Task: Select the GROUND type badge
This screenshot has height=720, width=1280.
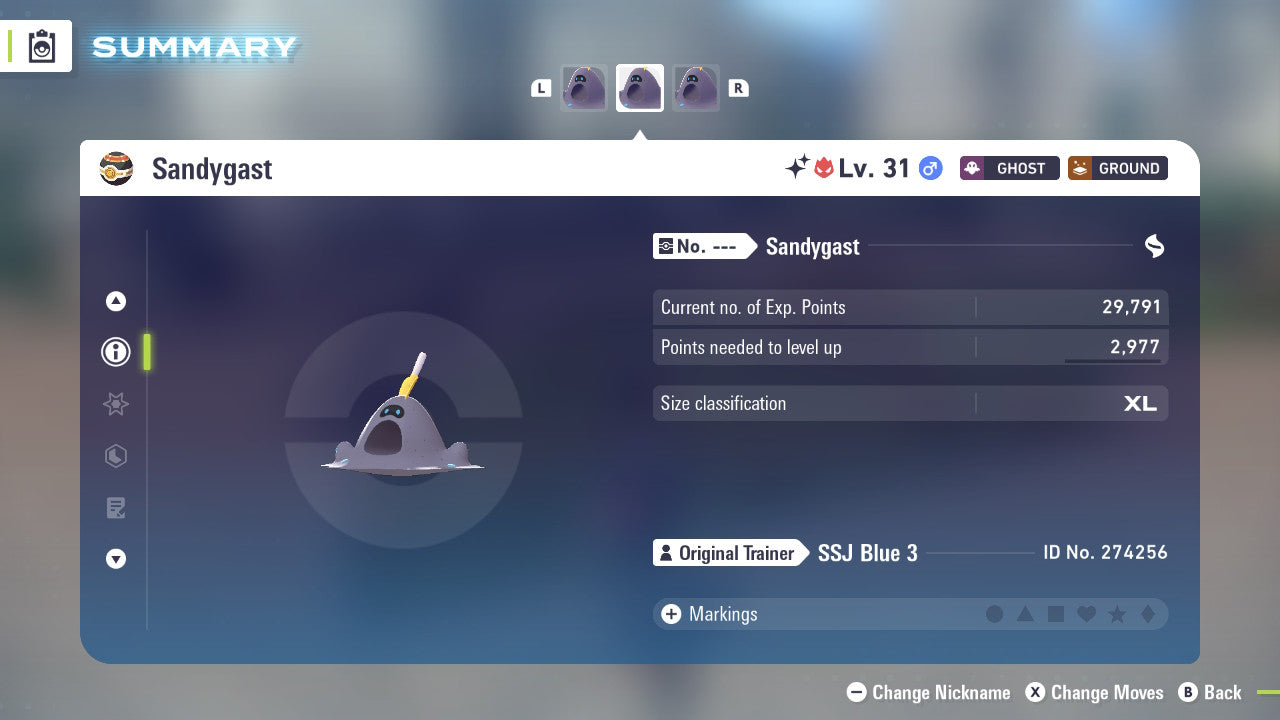Action: [x=1117, y=168]
